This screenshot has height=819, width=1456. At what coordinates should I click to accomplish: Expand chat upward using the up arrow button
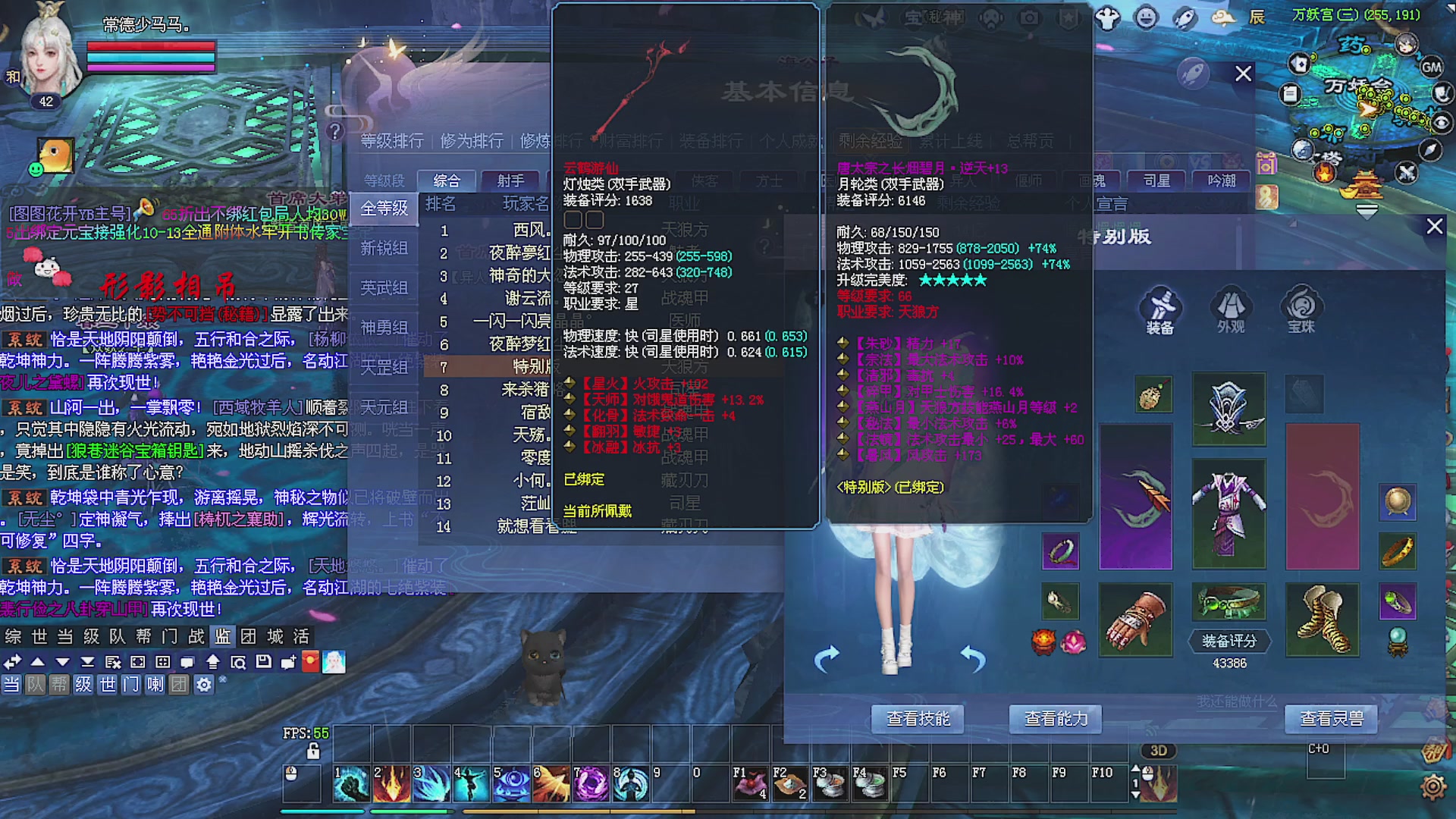[38, 662]
